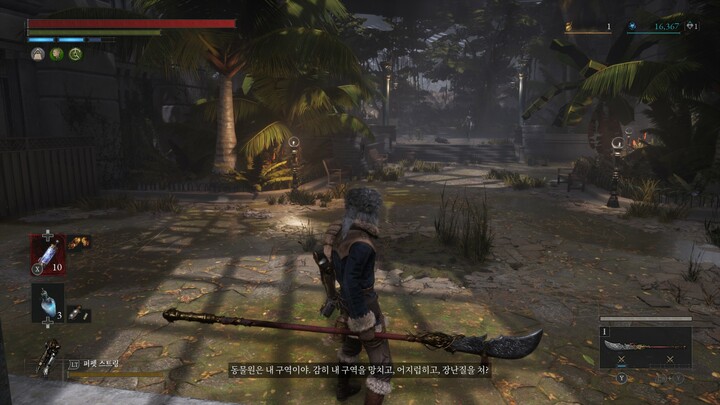Select the equipped glaive weapon slot

pyautogui.click(x=645, y=347)
